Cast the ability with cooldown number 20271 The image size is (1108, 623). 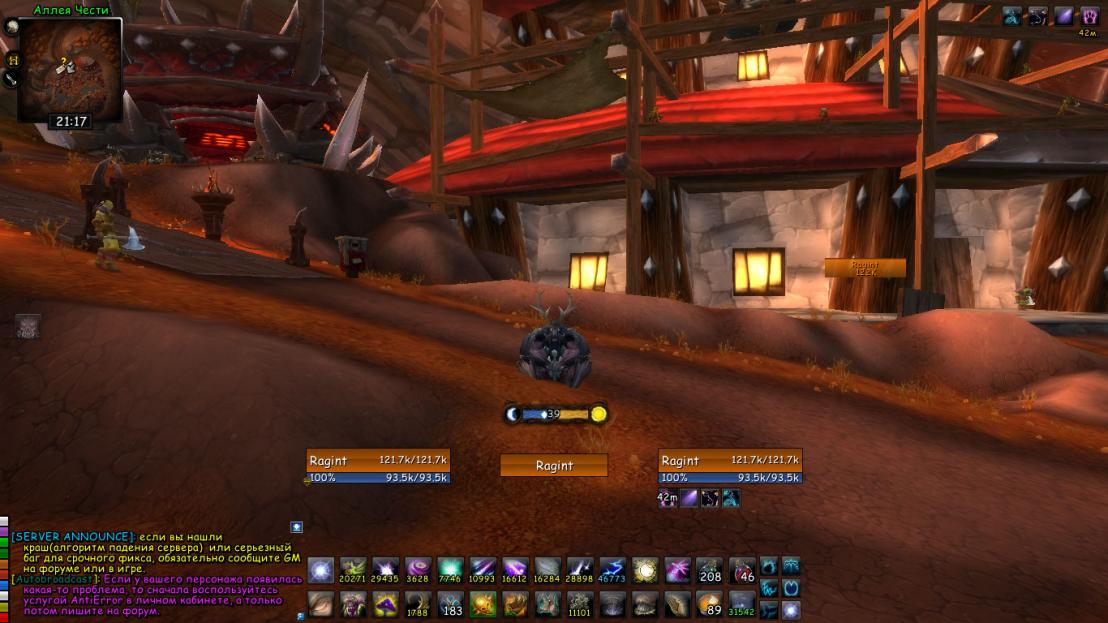pyautogui.click(x=353, y=570)
